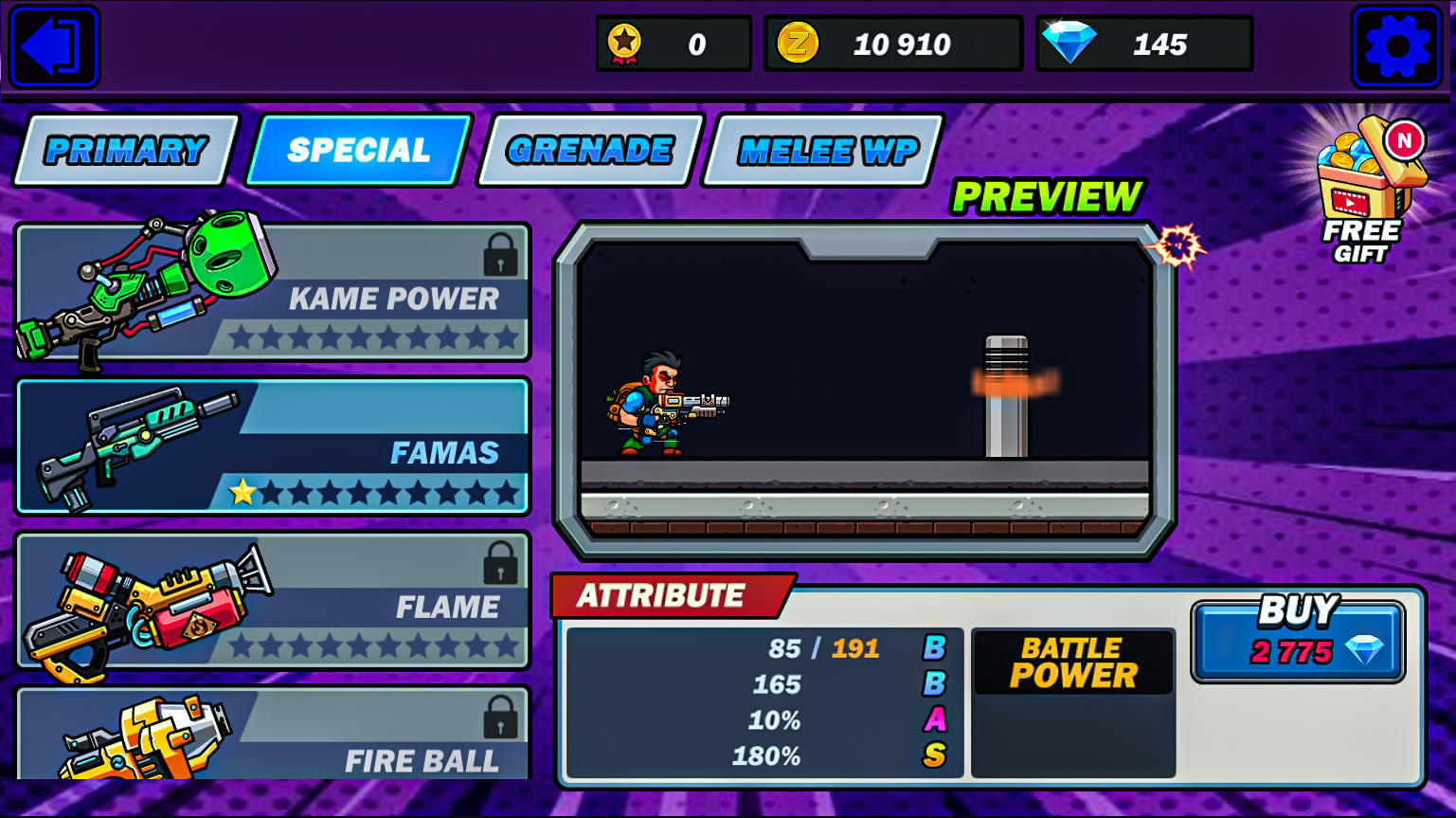Tap the back arrow to exit shop
This screenshot has height=818, width=1456.
[x=54, y=45]
